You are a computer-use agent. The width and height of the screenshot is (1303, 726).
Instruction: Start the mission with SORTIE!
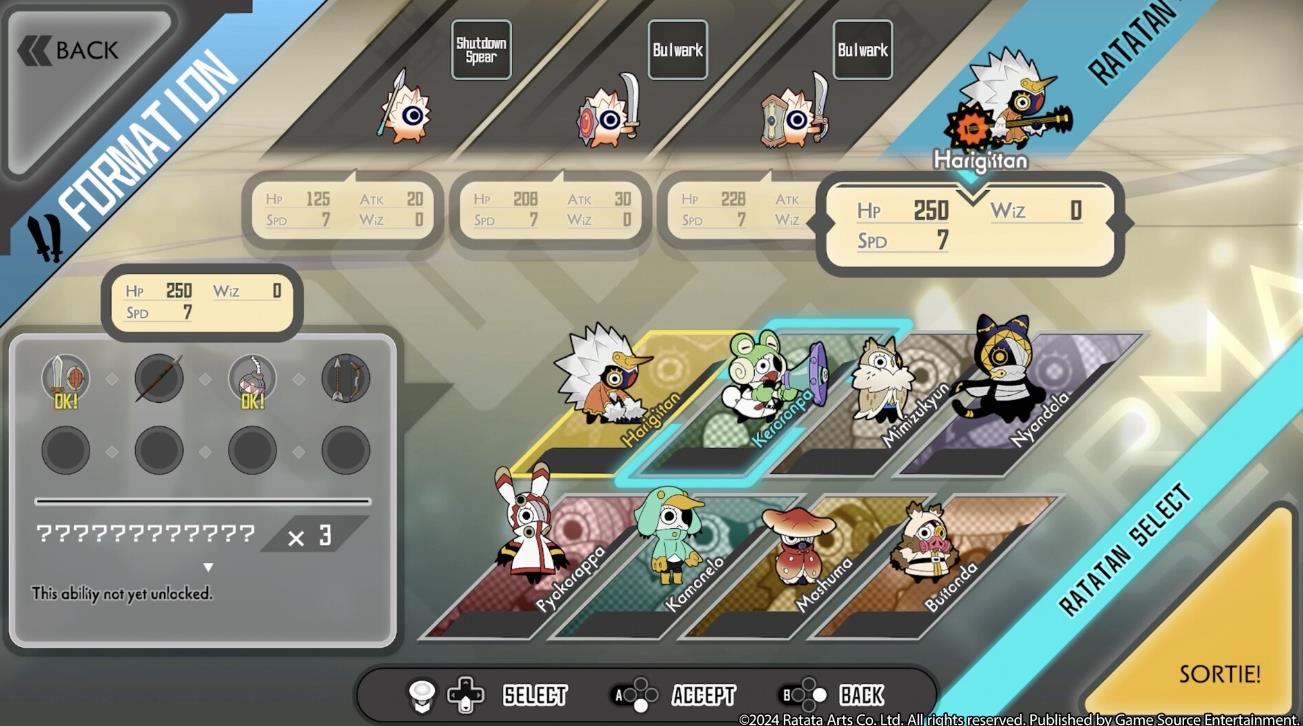point(1218,673)
